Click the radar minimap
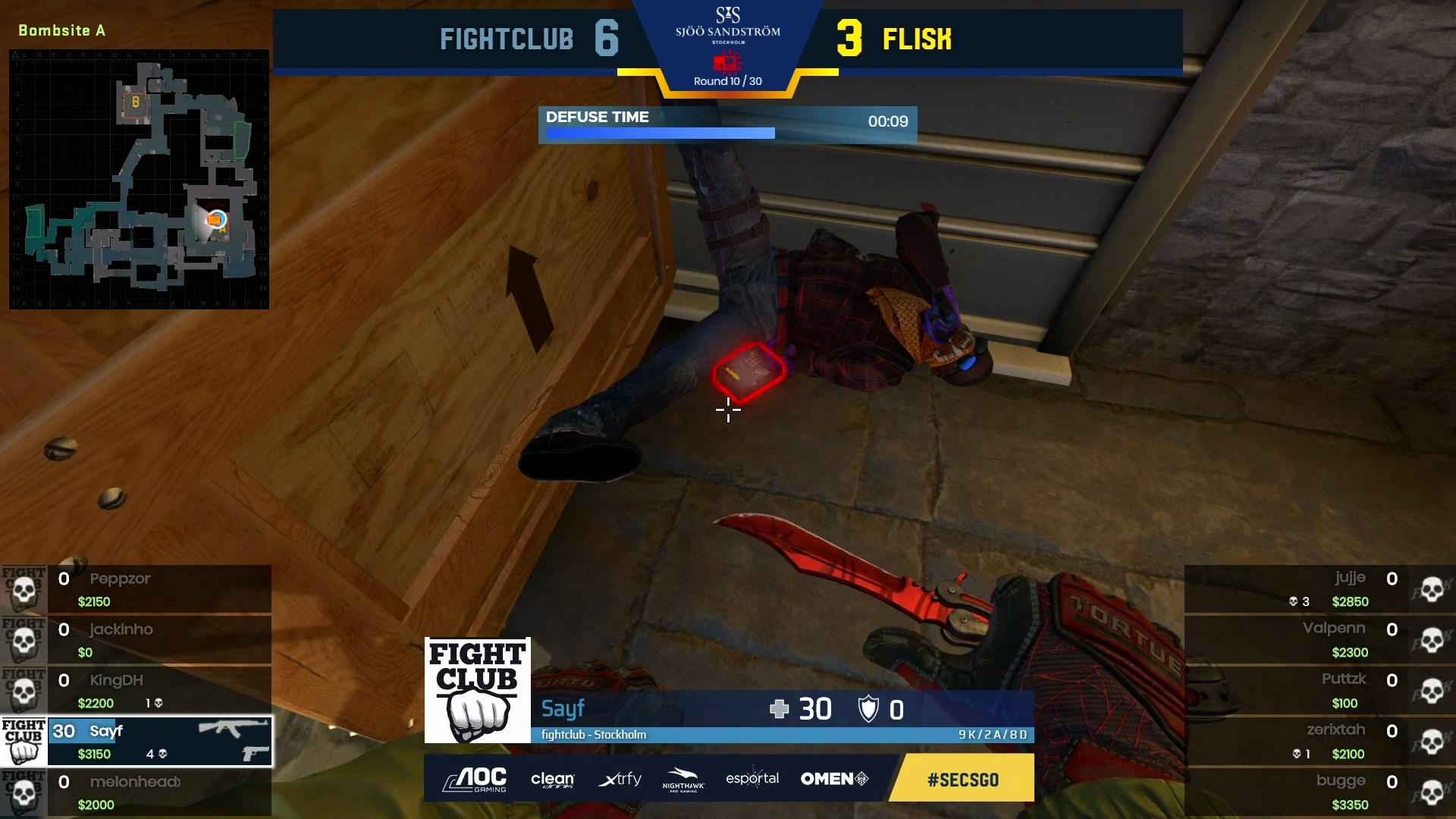This screenshot has height=819, width=1456. (x=139, y=179)
